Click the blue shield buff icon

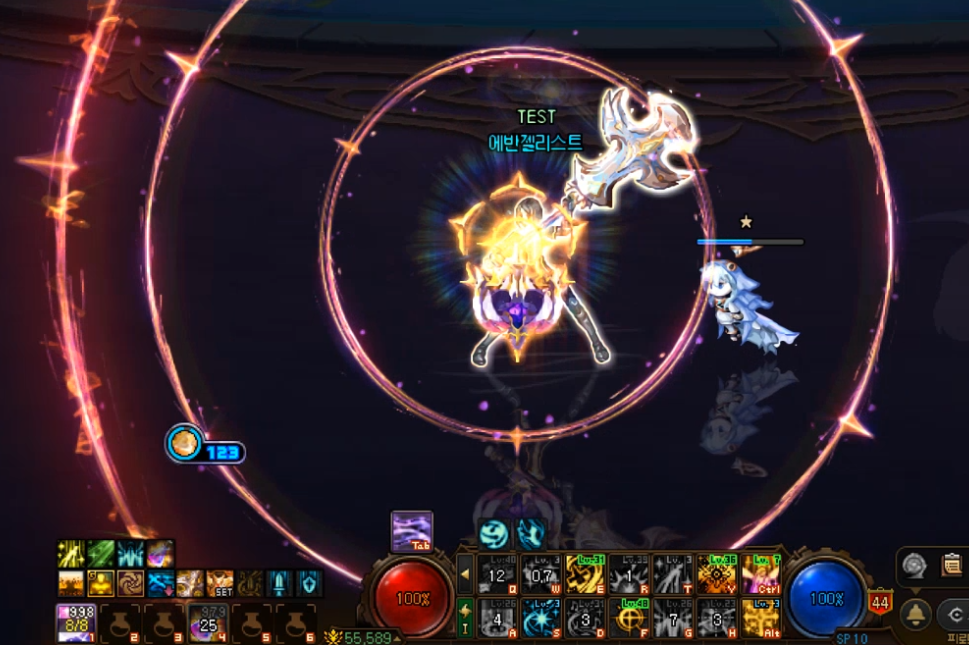pyautogui.click(x=309, y=582)
